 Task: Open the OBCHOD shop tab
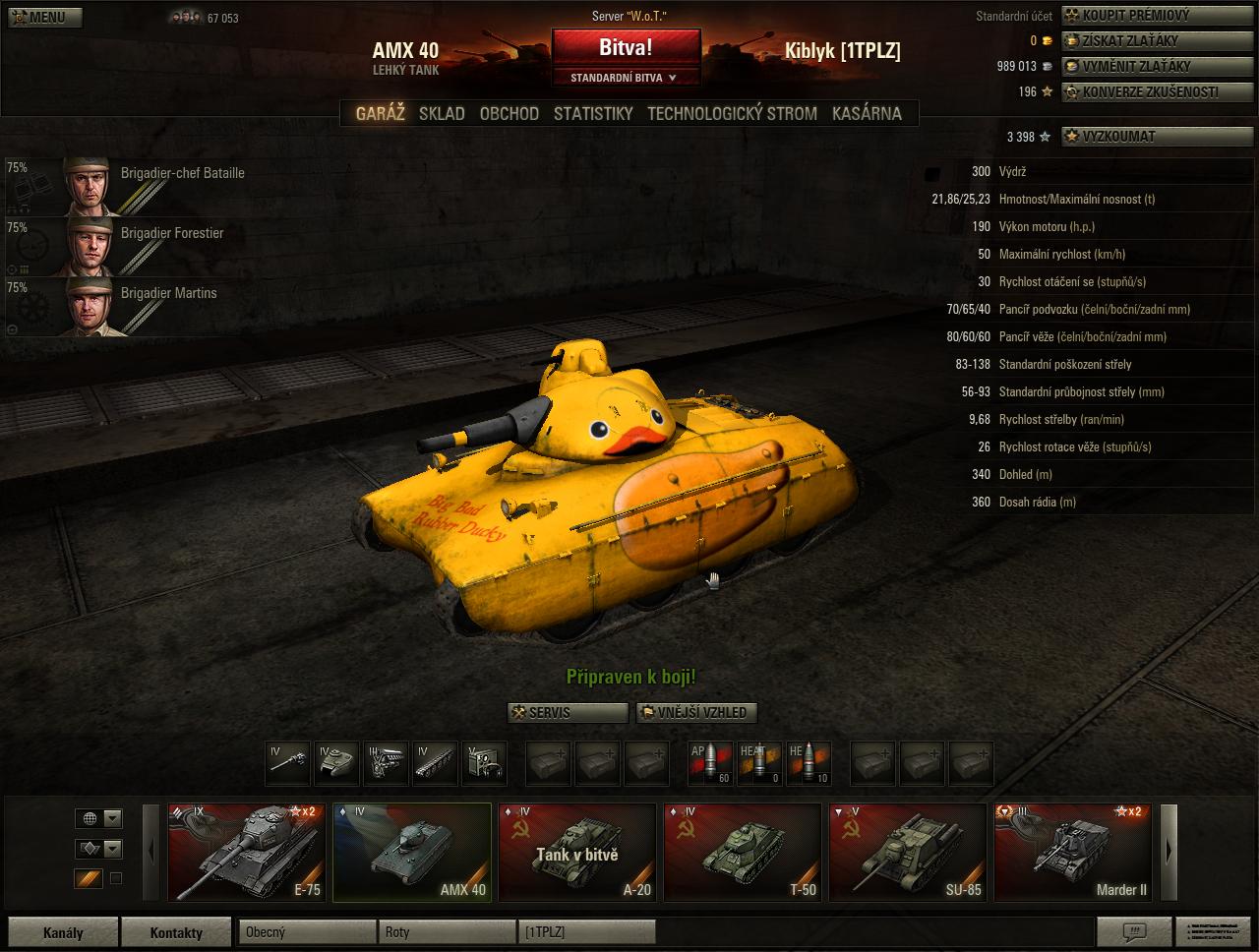509,113
